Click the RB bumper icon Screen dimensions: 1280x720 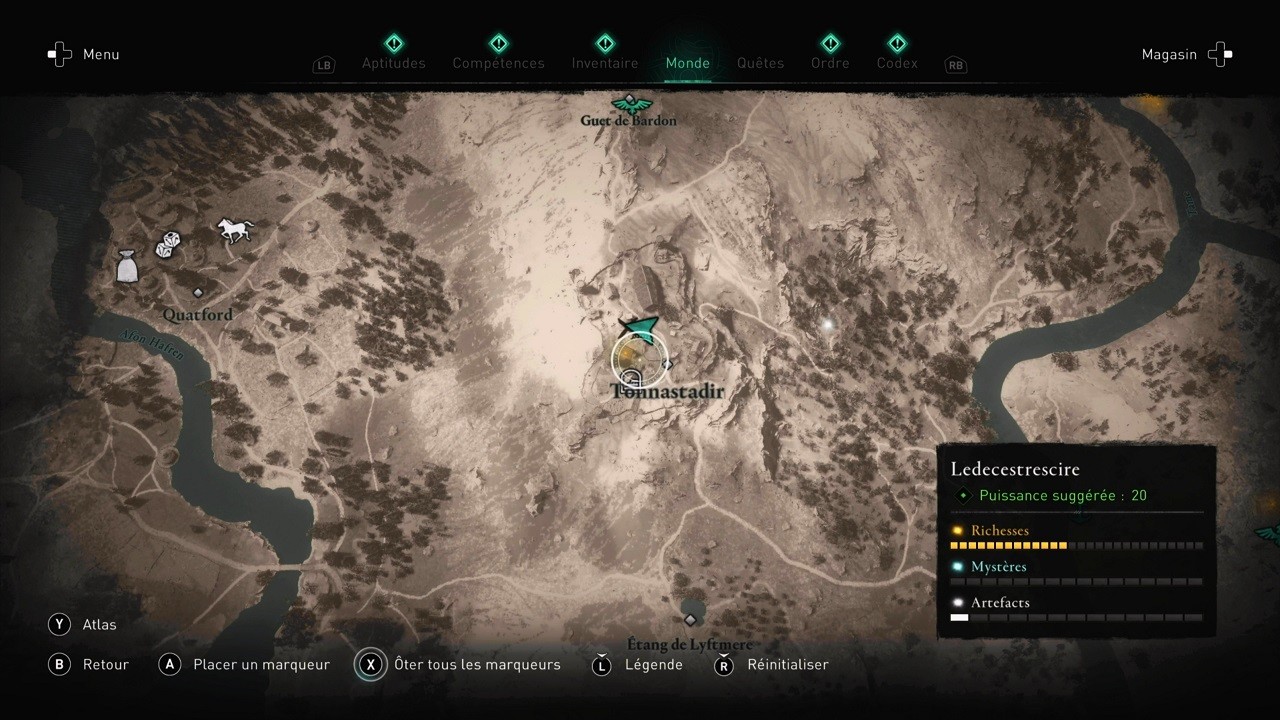955,65
